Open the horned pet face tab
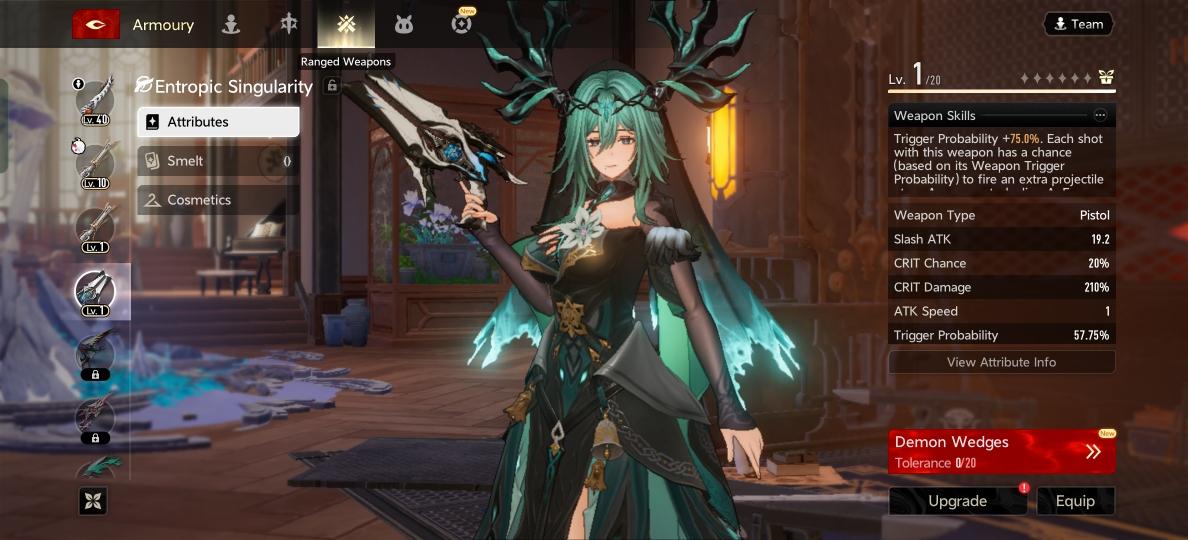 click(x=403, y=24)
